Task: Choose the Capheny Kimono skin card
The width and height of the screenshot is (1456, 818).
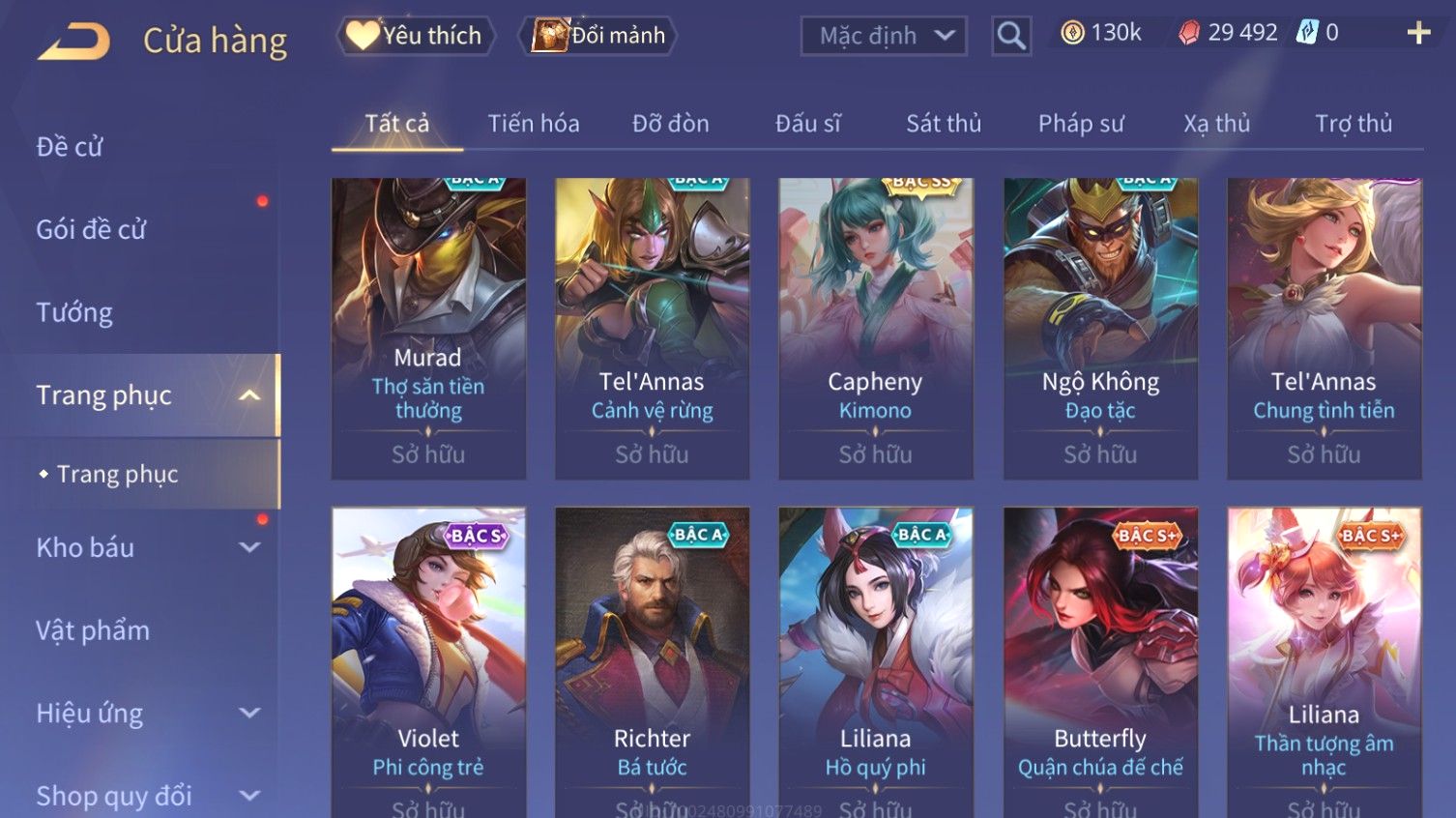Action: pos(875,327)
